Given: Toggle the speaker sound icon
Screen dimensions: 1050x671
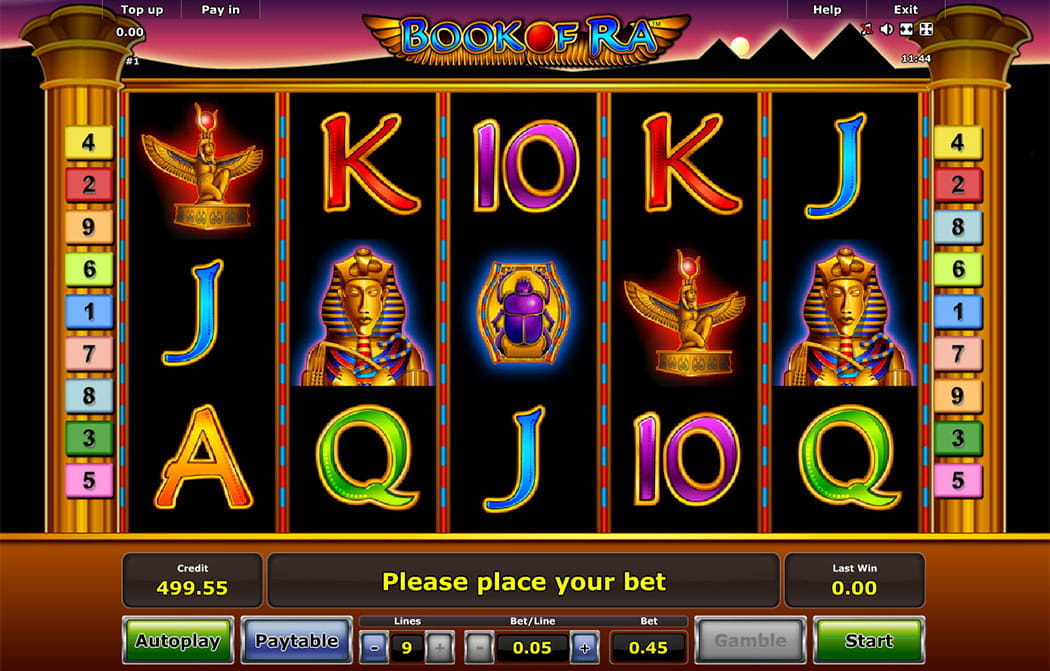Looking at the screenshot, I should pos(886,30).
